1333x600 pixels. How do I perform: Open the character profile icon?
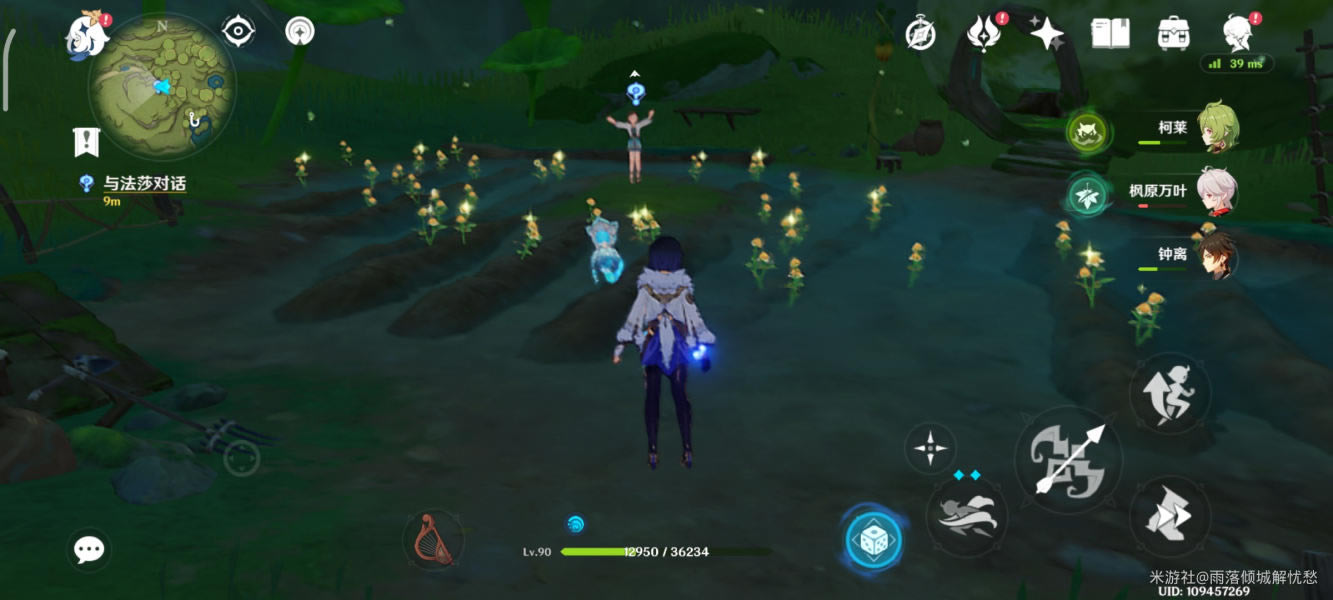[1238, 33]
